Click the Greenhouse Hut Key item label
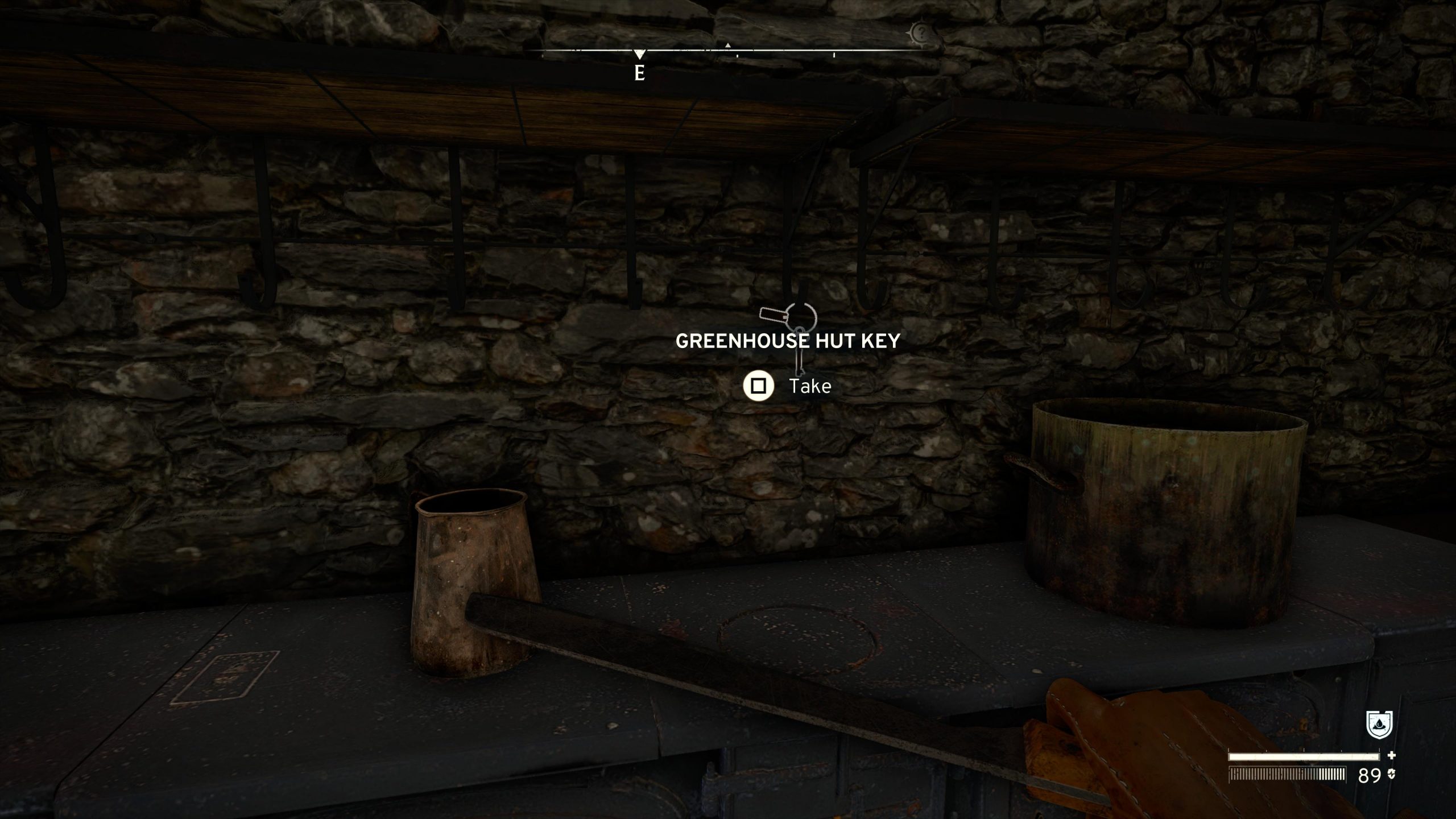This screenshot has width=1456, height=819. pos(788,341)
